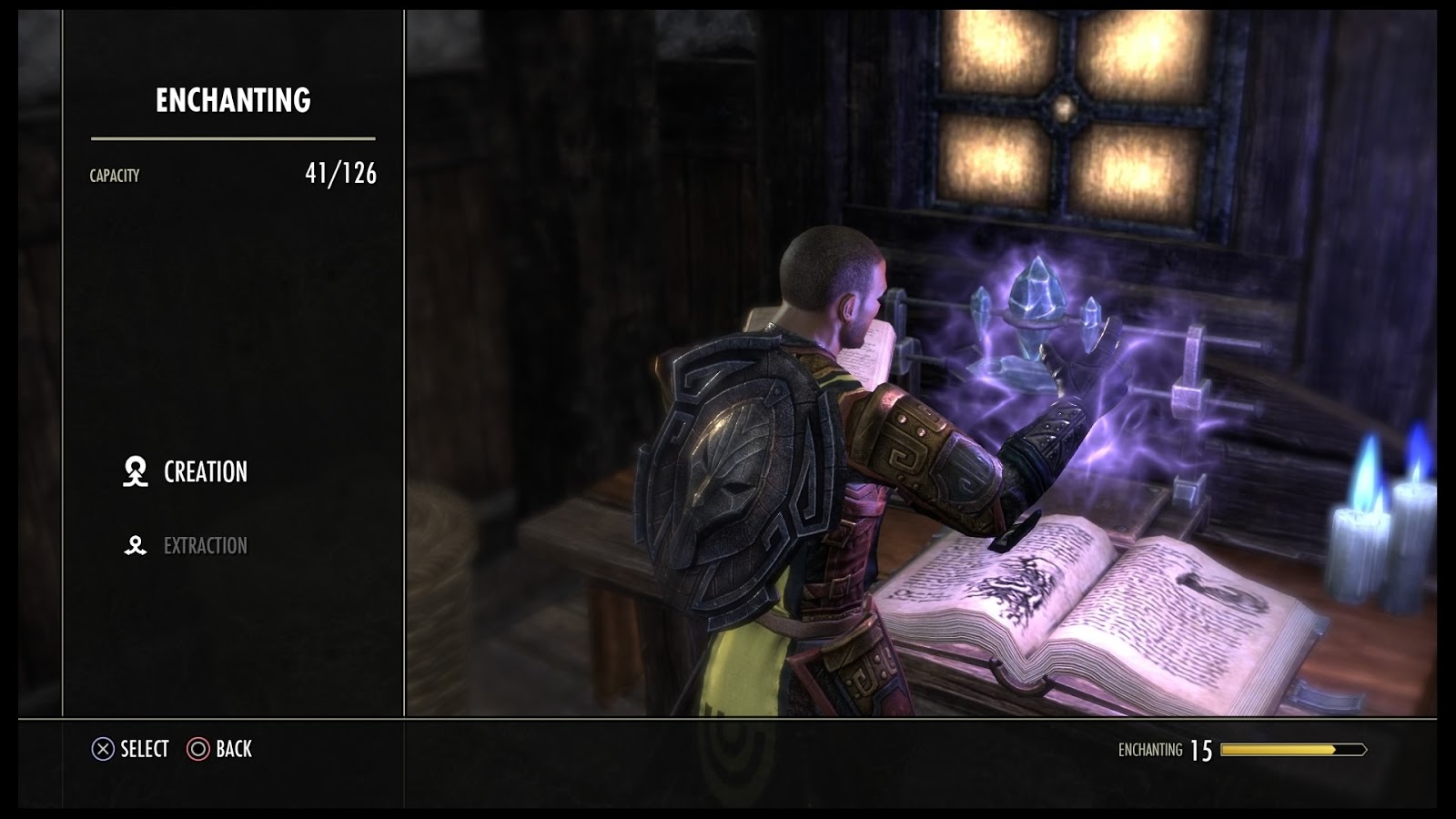Image resolution: width=1456 pixels, height=819 pixels.
Task: Open the grayed-out EXTRACTION menu entry
Action: pos(207,543)
